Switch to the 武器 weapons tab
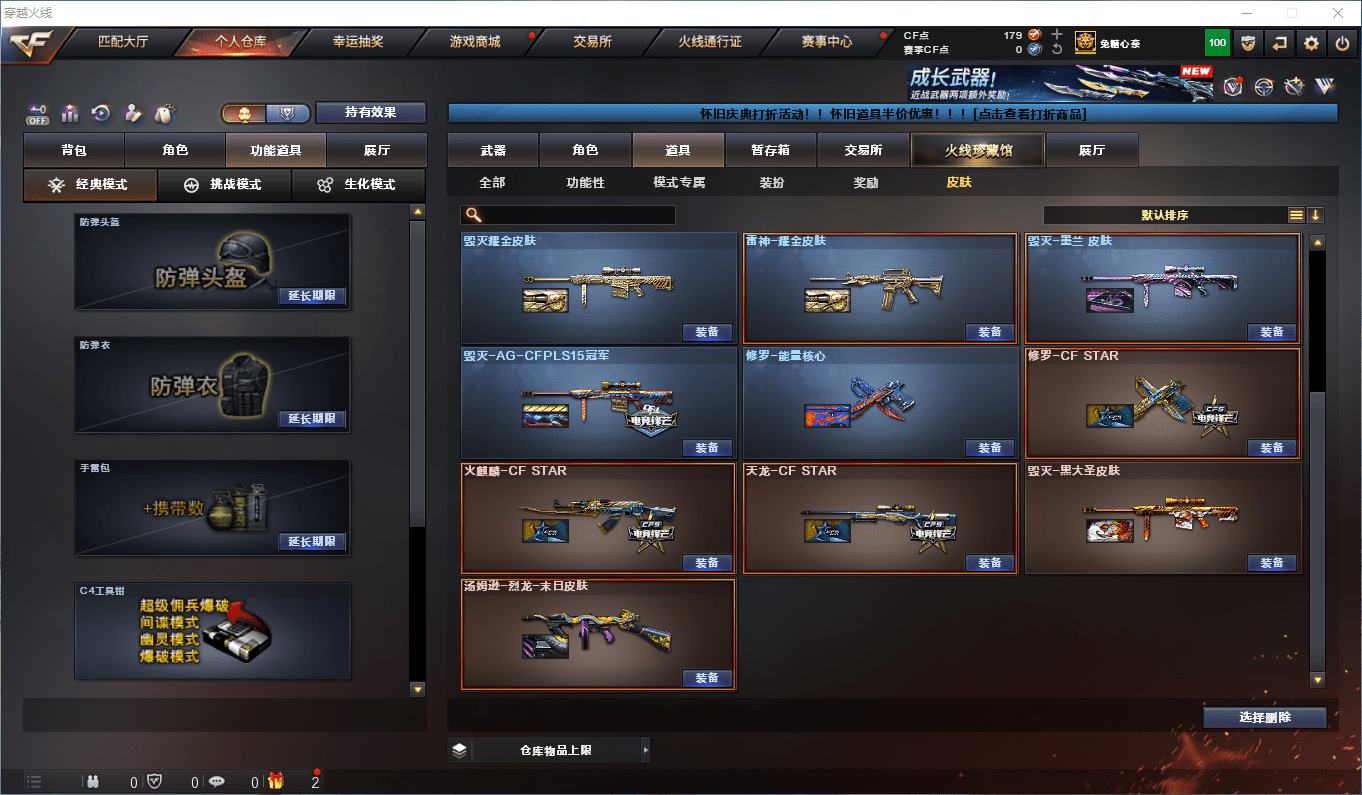This screenshot has height=795, width=1362. 493,150
